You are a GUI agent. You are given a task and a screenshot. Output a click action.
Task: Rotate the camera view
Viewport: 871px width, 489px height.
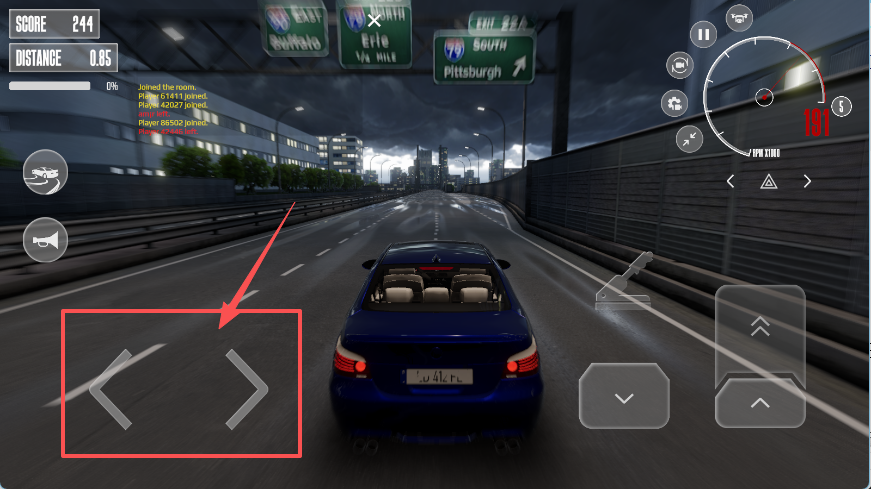(x=679, y=66)
